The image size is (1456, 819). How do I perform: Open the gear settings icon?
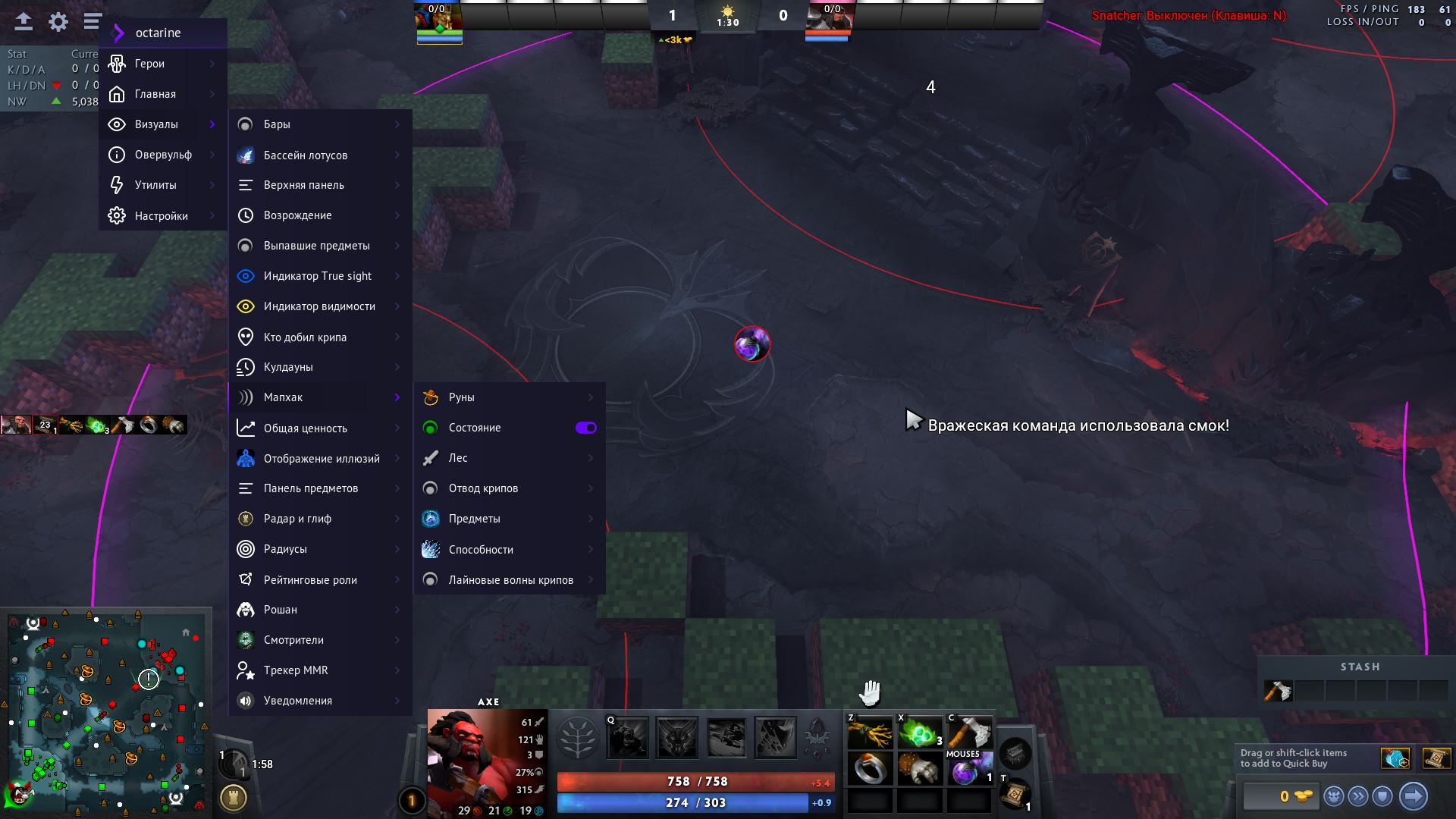click(x=58, y=22)
